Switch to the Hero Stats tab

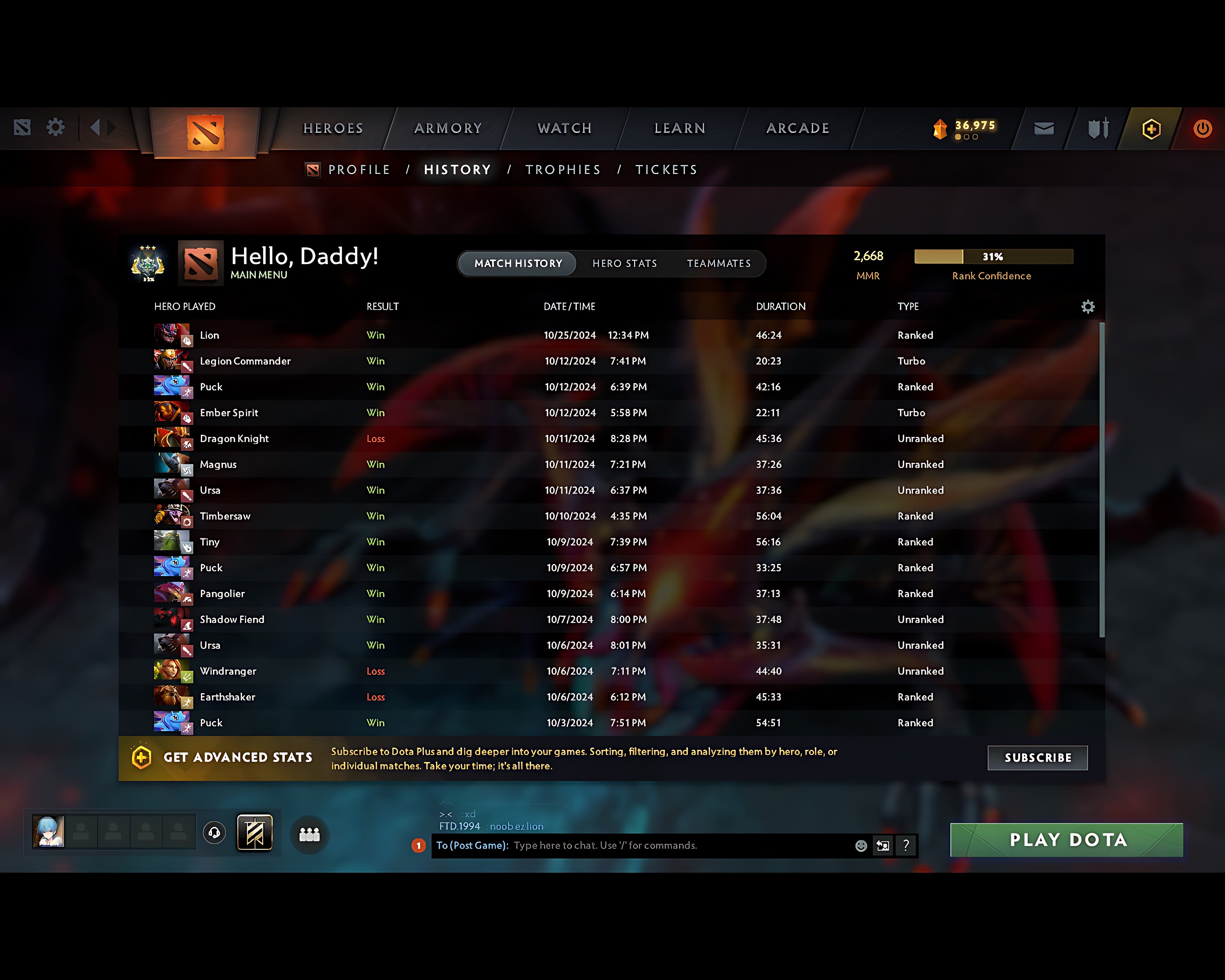click(x=625, y=263)
